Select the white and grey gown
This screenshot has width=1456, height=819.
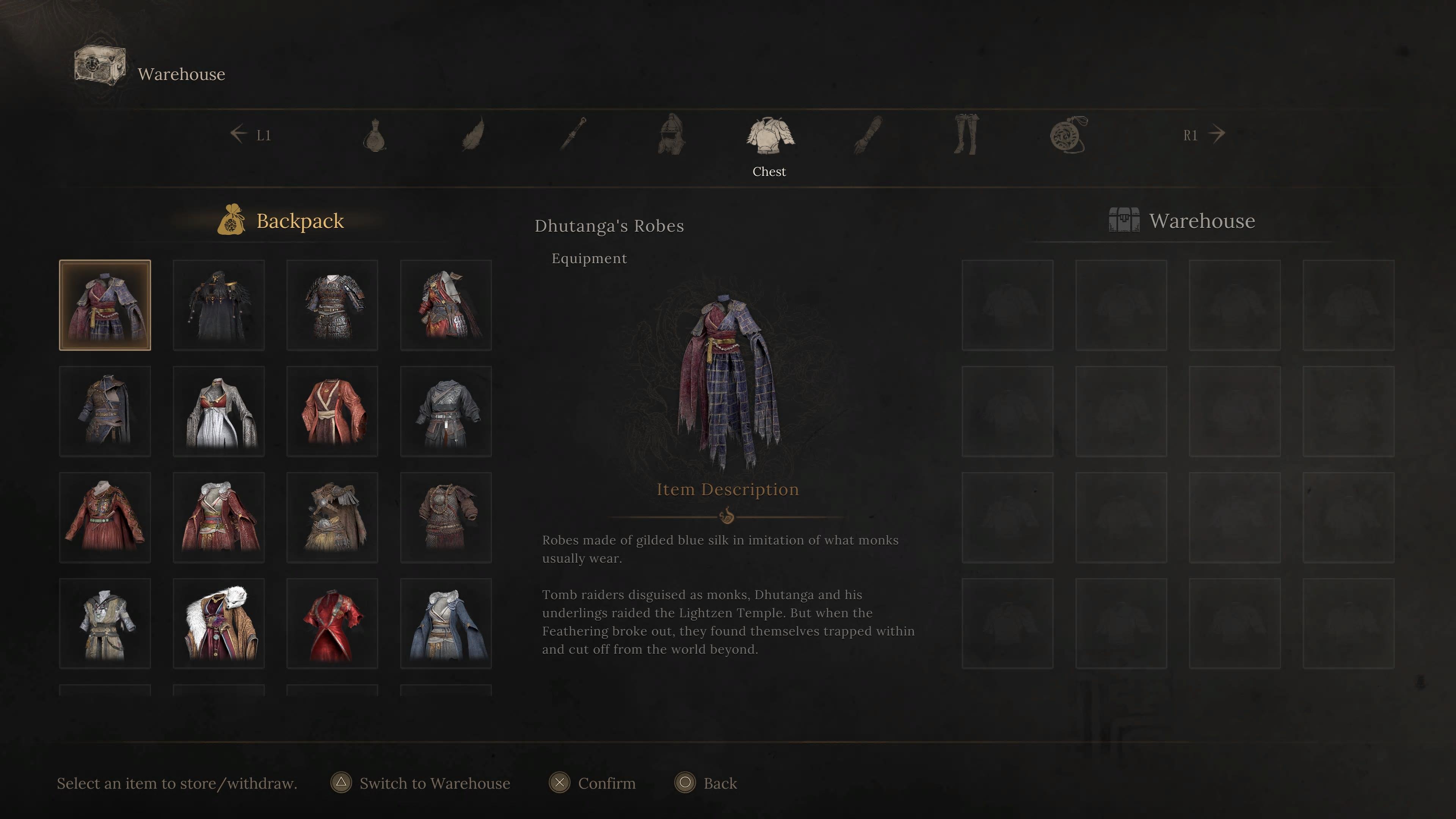219,411
